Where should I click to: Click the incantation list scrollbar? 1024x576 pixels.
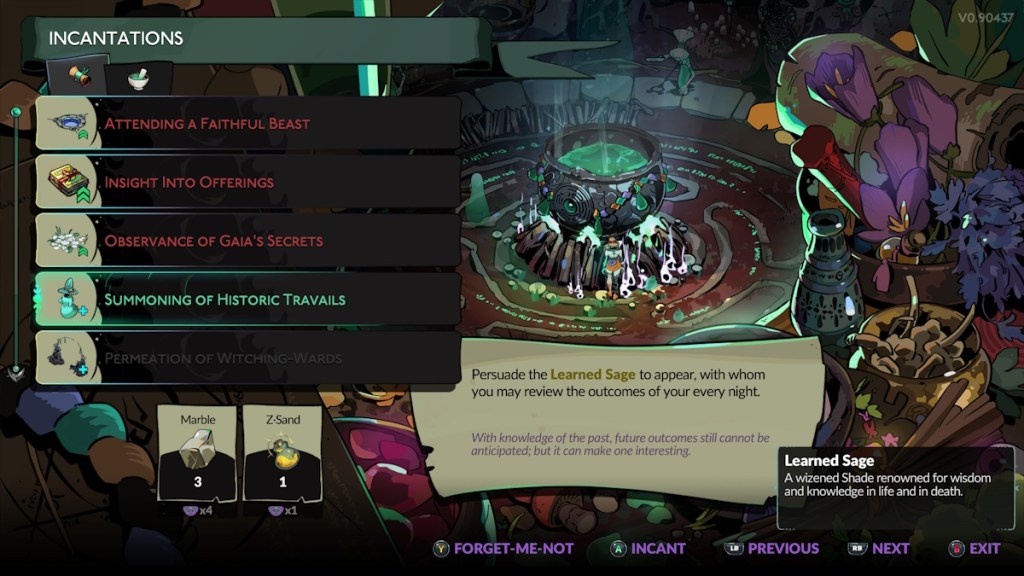16,240
